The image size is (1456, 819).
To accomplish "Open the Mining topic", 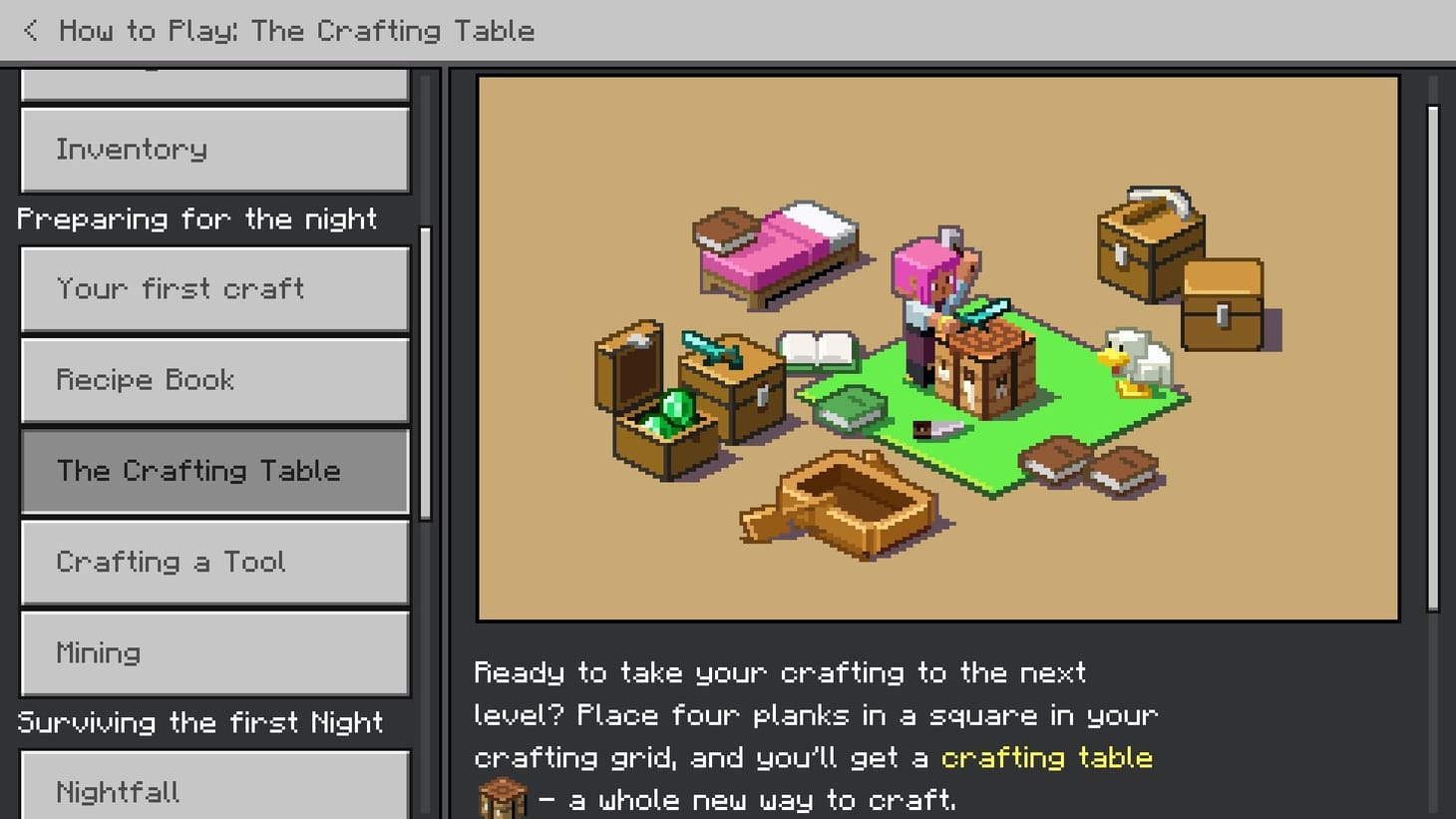I will click(214, 652).
